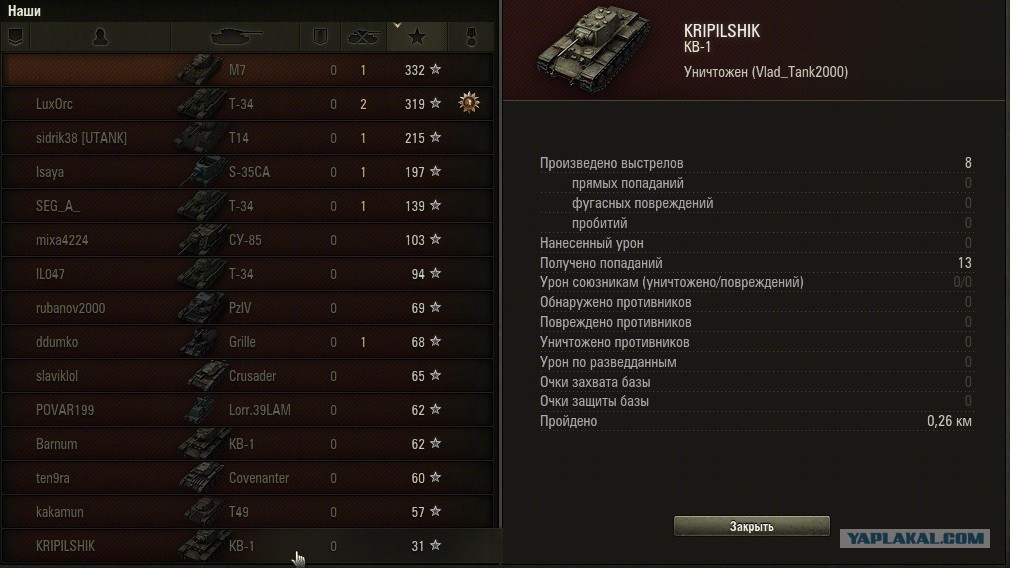Show rubanov2000's PzIV stats

248,308
